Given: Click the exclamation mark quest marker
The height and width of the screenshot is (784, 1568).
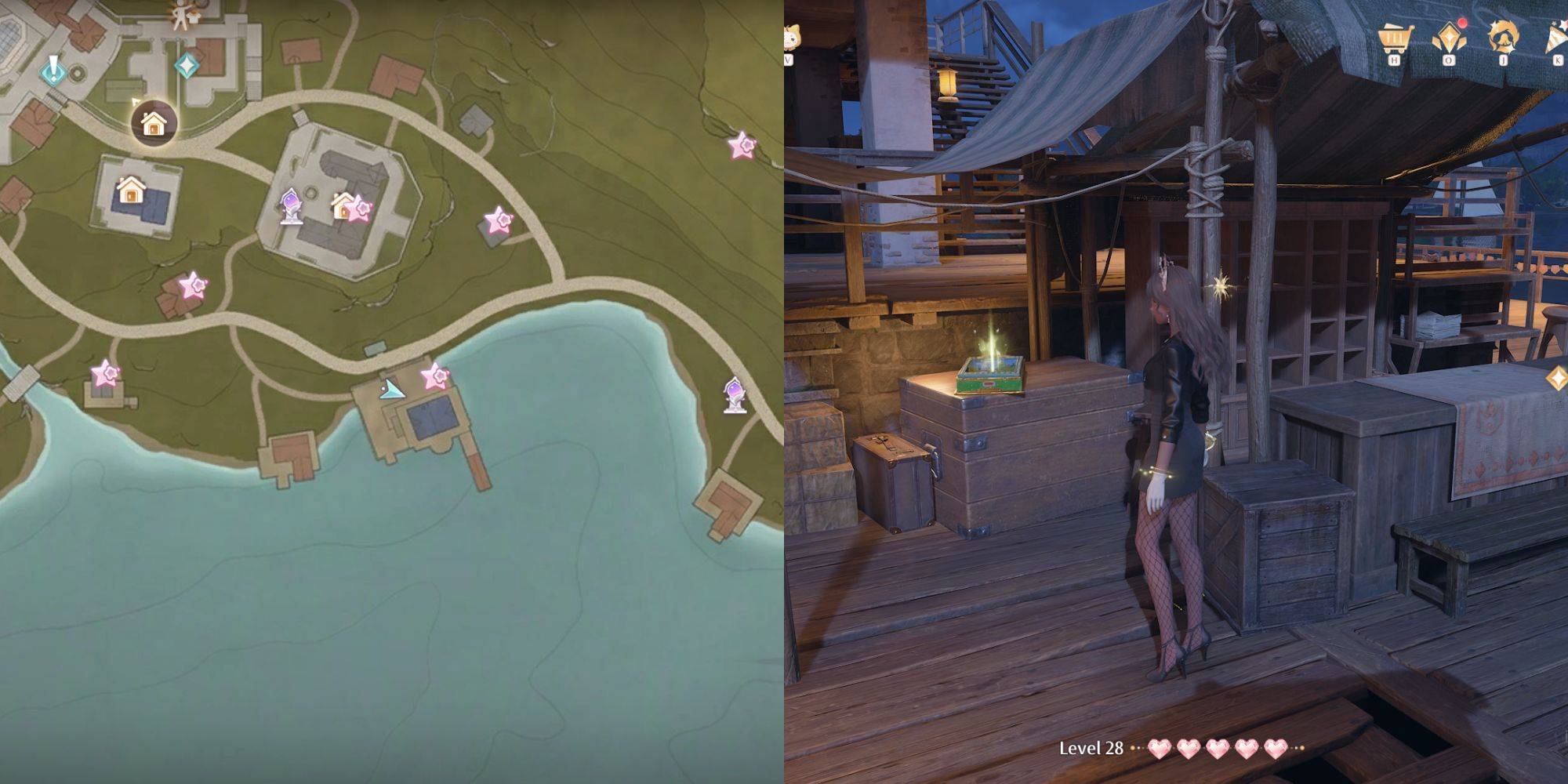Looking at the screenshot, I should pos(53,70).
